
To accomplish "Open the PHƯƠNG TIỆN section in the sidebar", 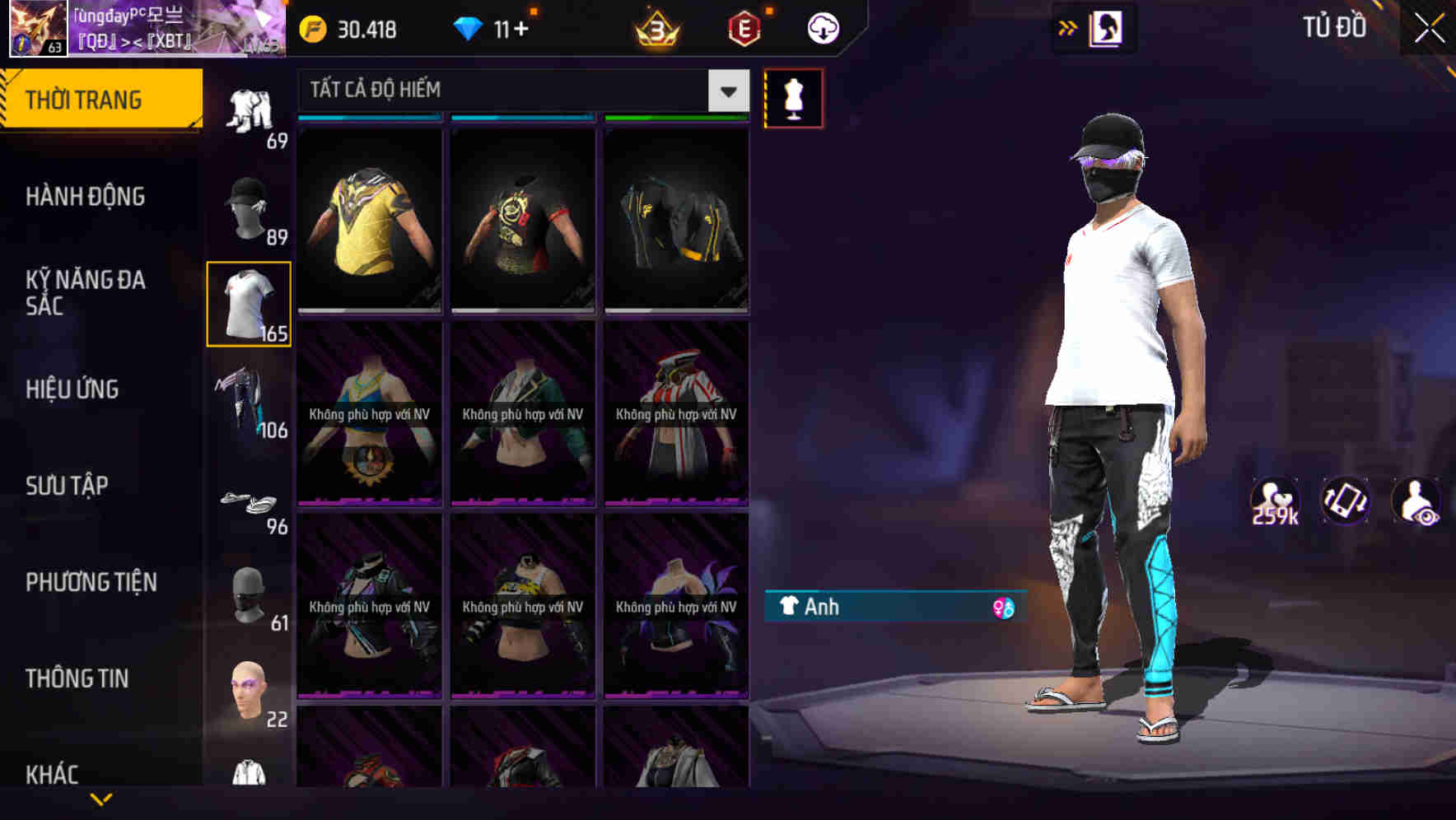I will tap(91, 582).
